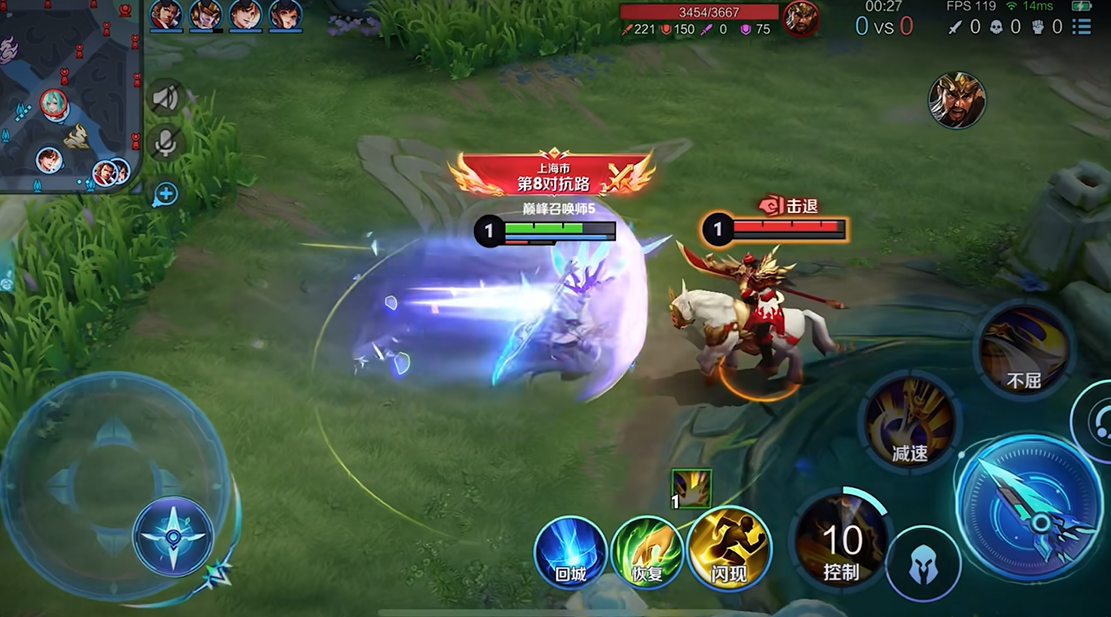Click the small buff icon above 闪现
The image size is (1111, 617).
691,488
